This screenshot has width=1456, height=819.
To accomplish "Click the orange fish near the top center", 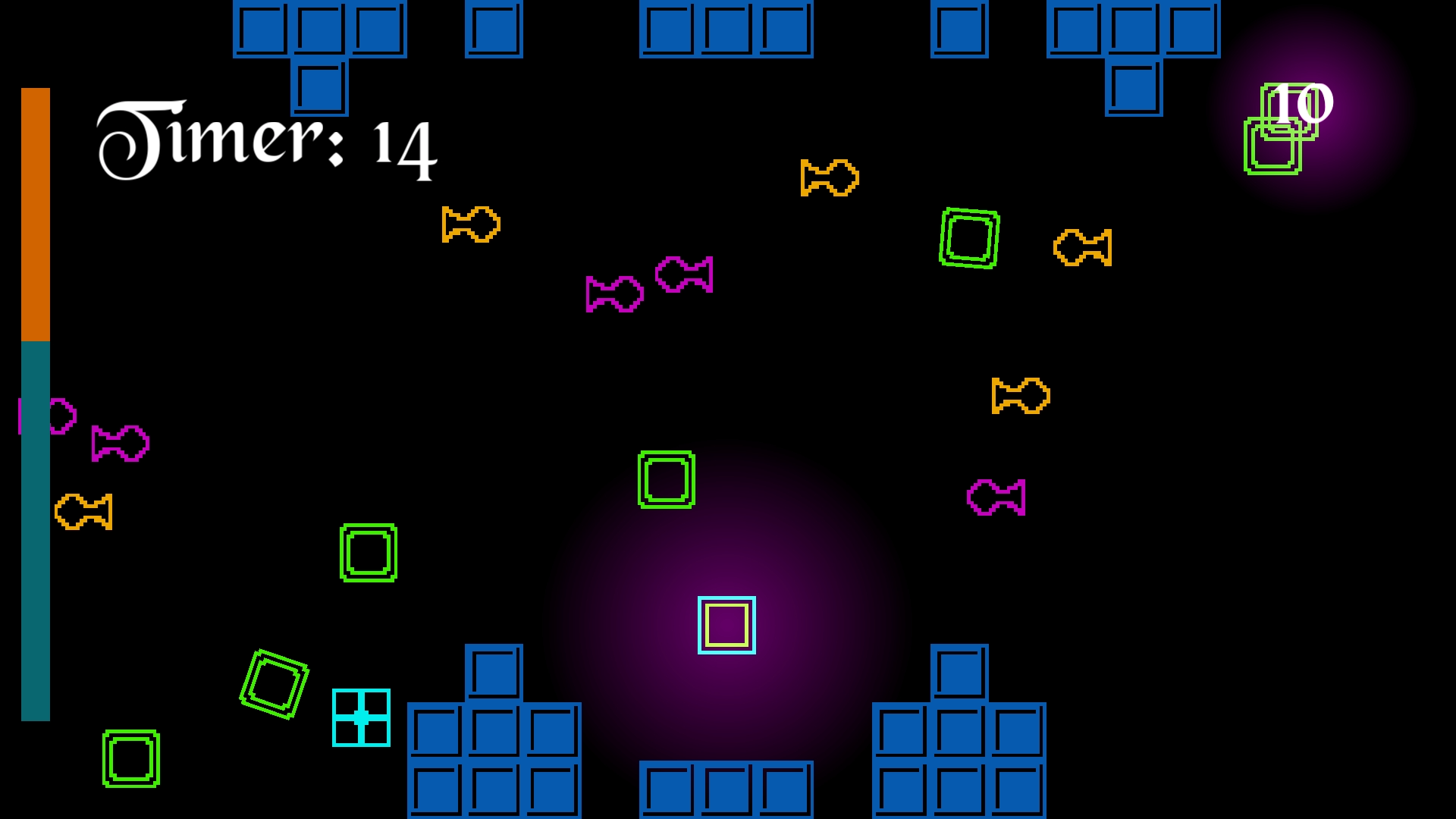I will (x=830, y=180).
